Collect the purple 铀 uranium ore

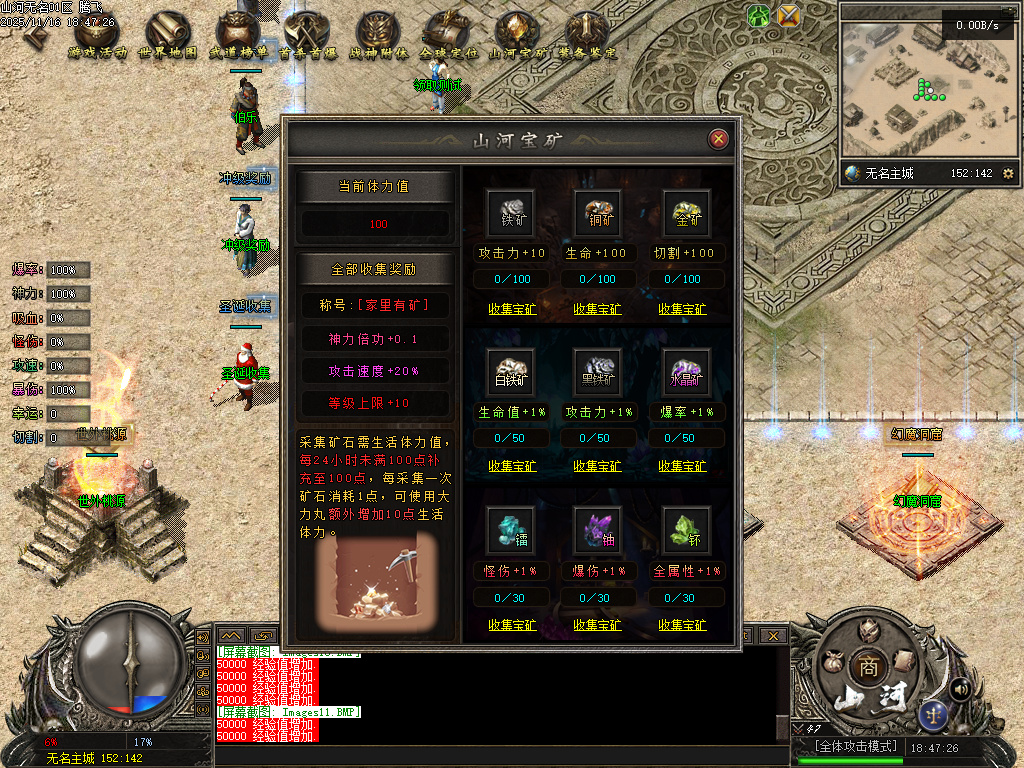(597, 625)
